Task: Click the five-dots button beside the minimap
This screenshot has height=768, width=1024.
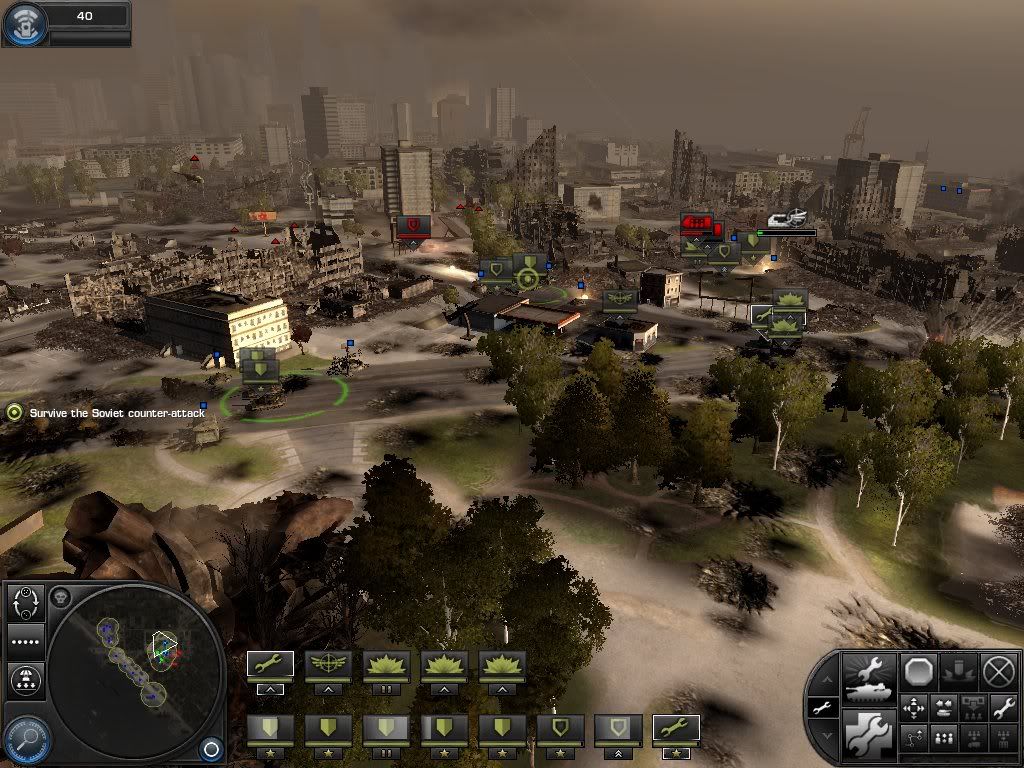Action: [x=25, y=640]
